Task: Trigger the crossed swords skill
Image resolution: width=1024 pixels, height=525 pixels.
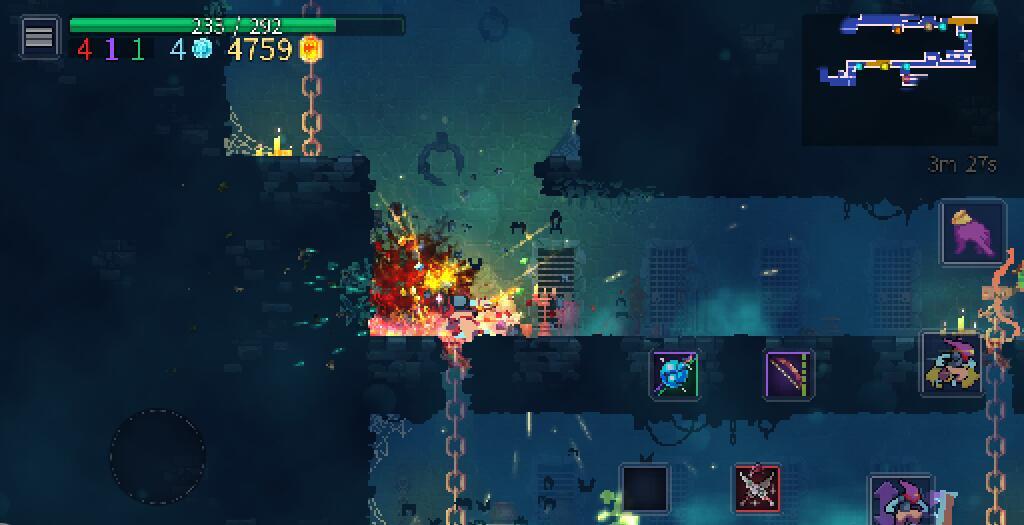Action: (x=757, y=488)
